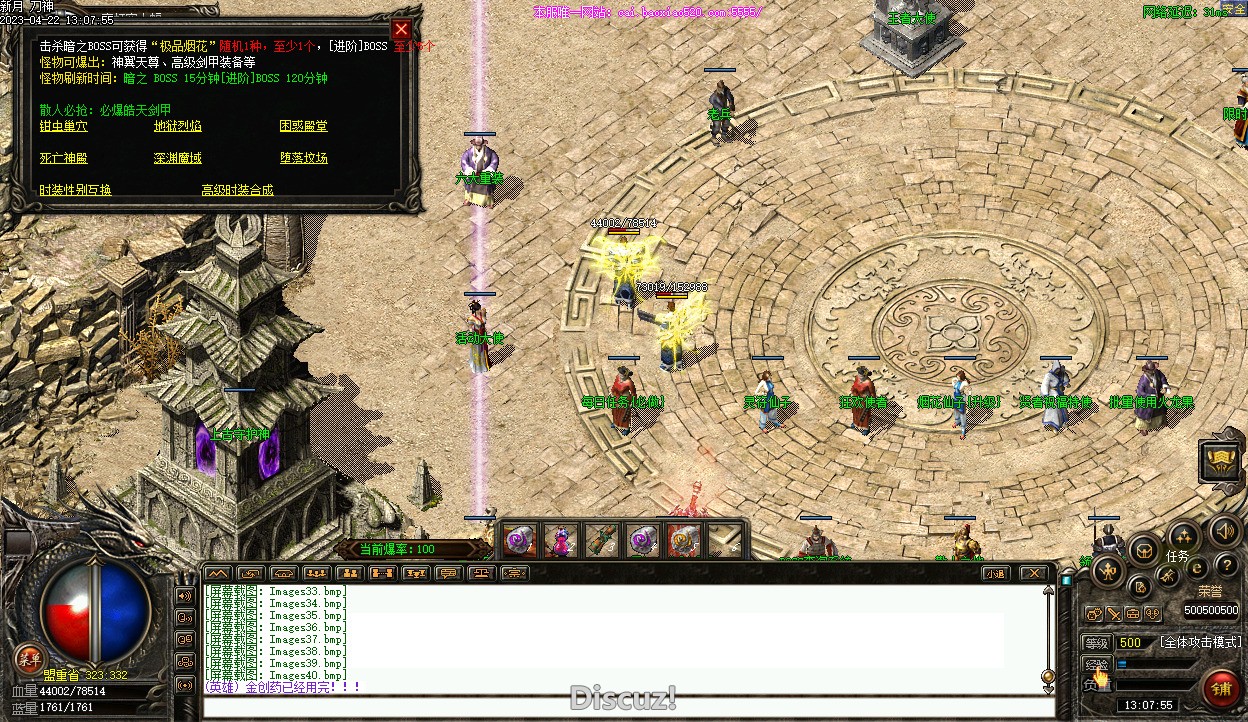Use the orange swirl scroll hotbar item
The width and height of the screenshot is (1248, 722).
point(684,541)
